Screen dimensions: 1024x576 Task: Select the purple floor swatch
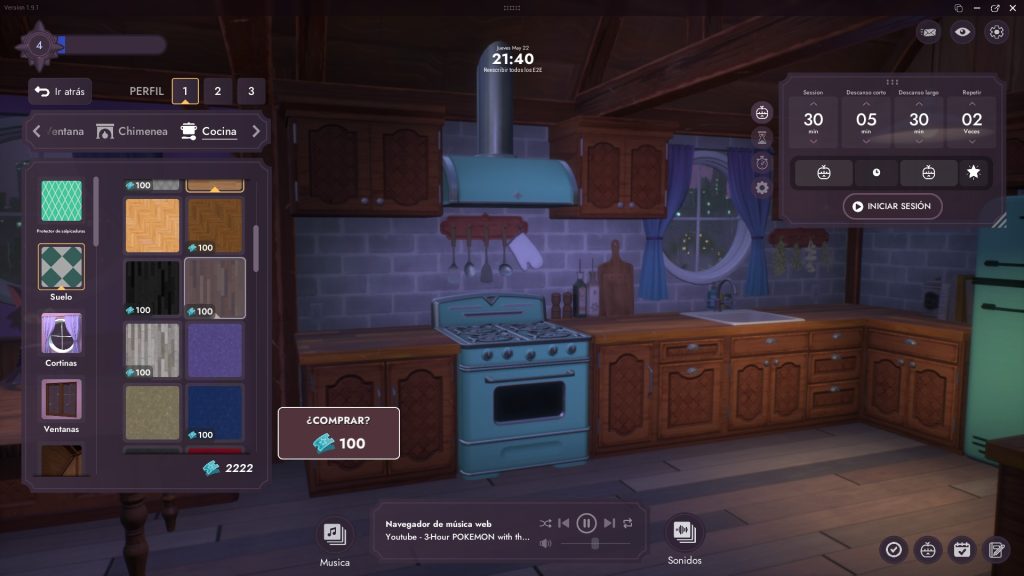(214, 350)
